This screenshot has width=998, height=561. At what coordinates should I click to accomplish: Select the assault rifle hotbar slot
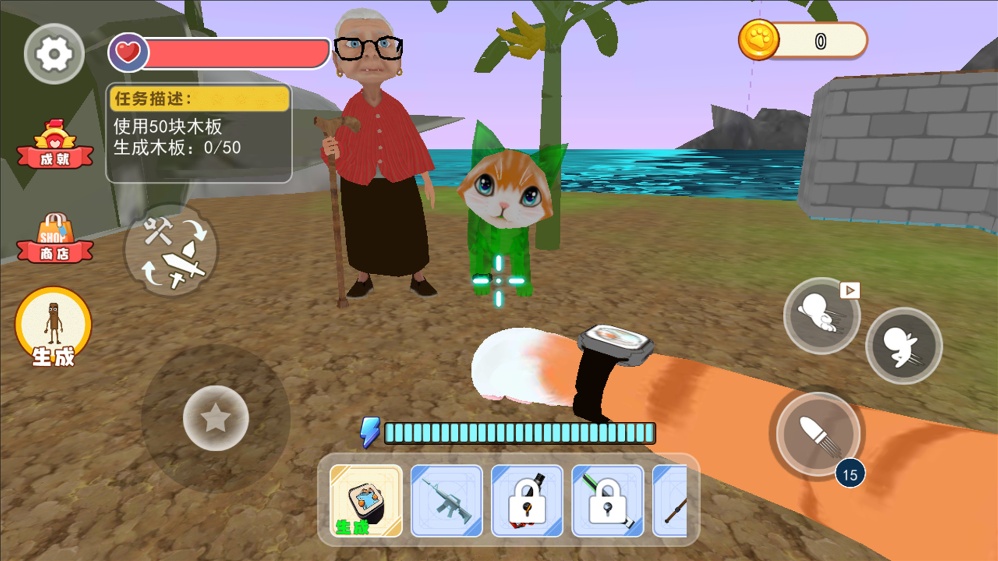click(x=446, y=500)
